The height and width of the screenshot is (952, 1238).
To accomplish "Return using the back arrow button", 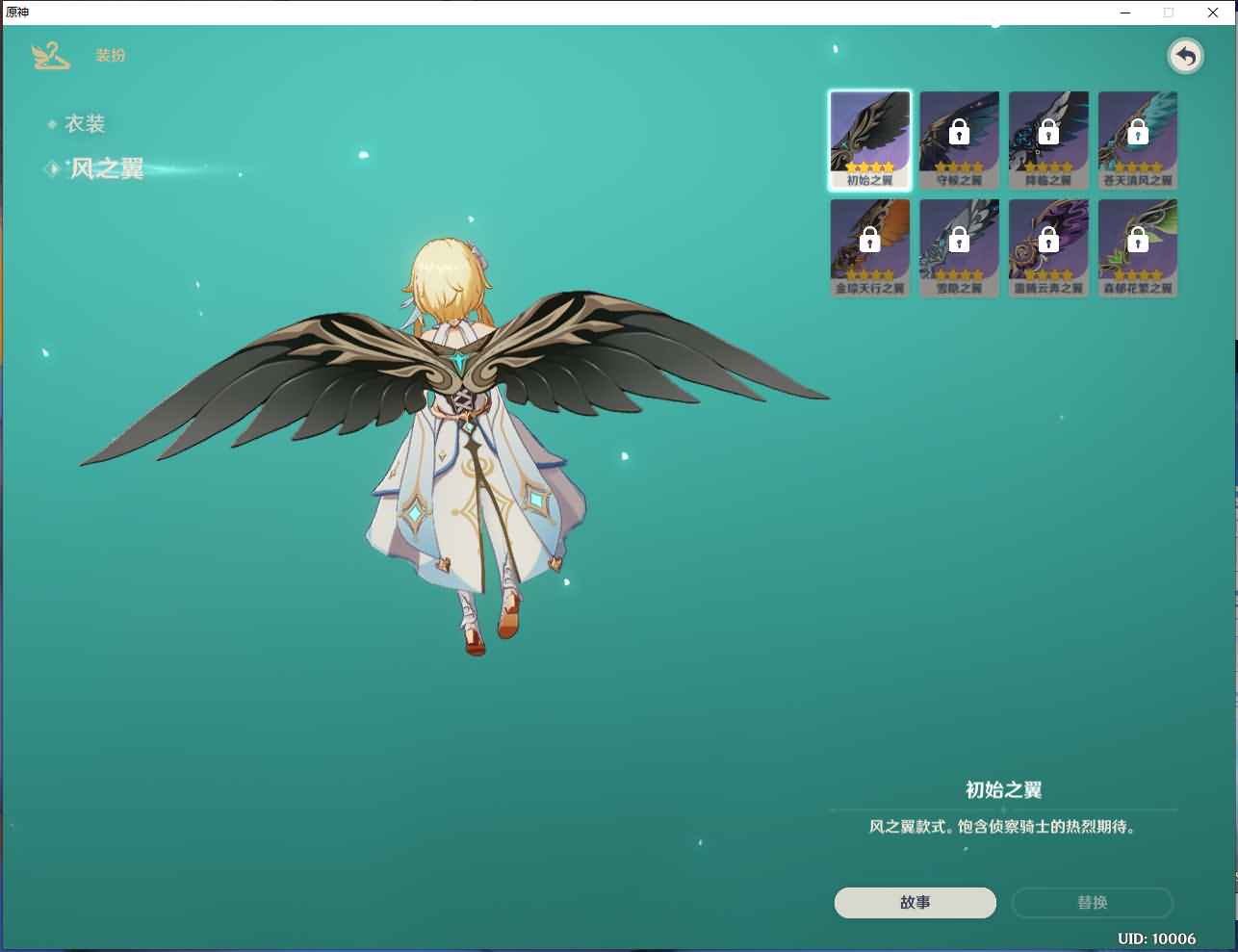I will click(x=1186, y=57).
